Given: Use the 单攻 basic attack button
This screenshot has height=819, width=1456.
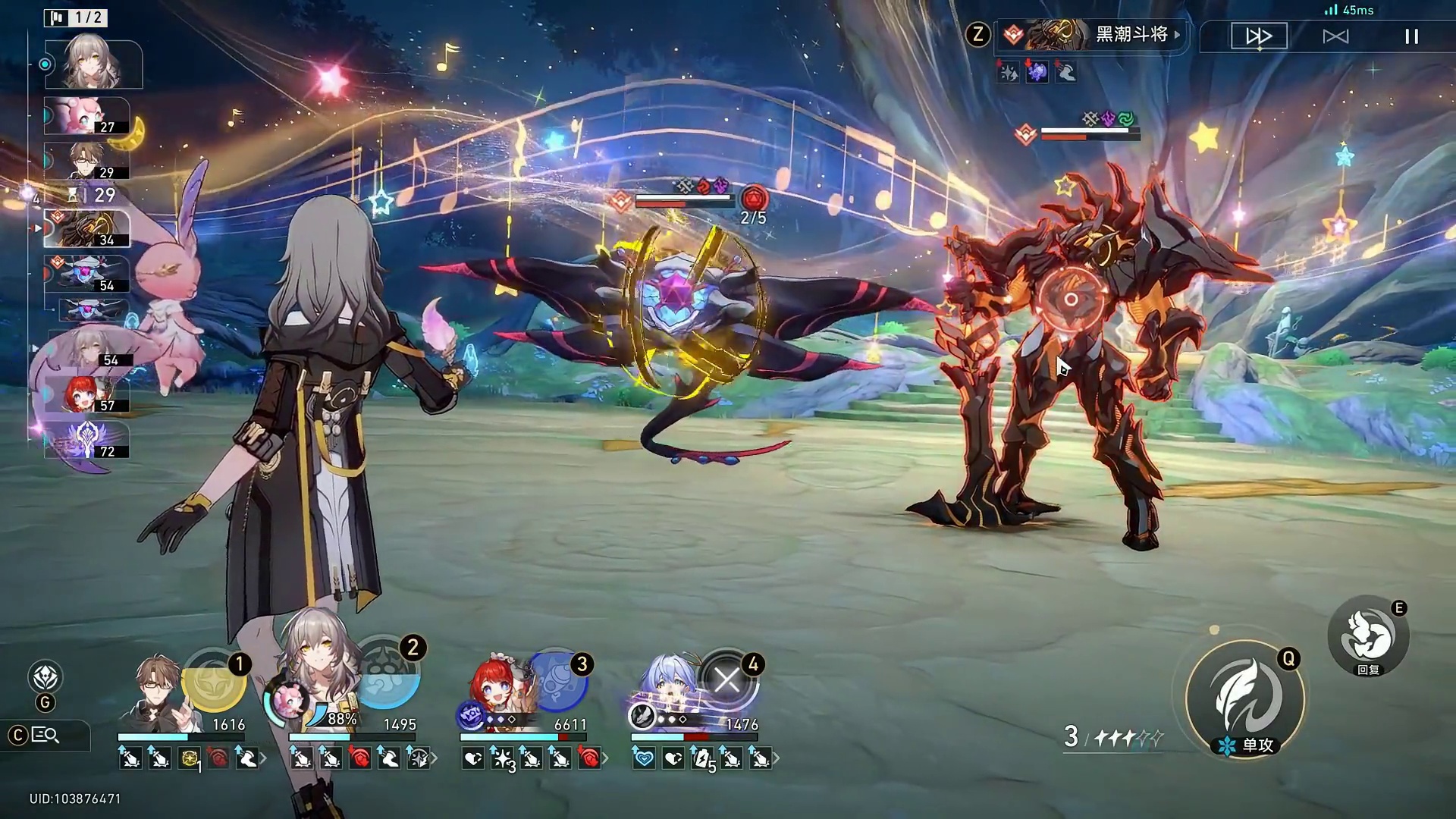Looking at the screenshot, I should point(1244,699).
